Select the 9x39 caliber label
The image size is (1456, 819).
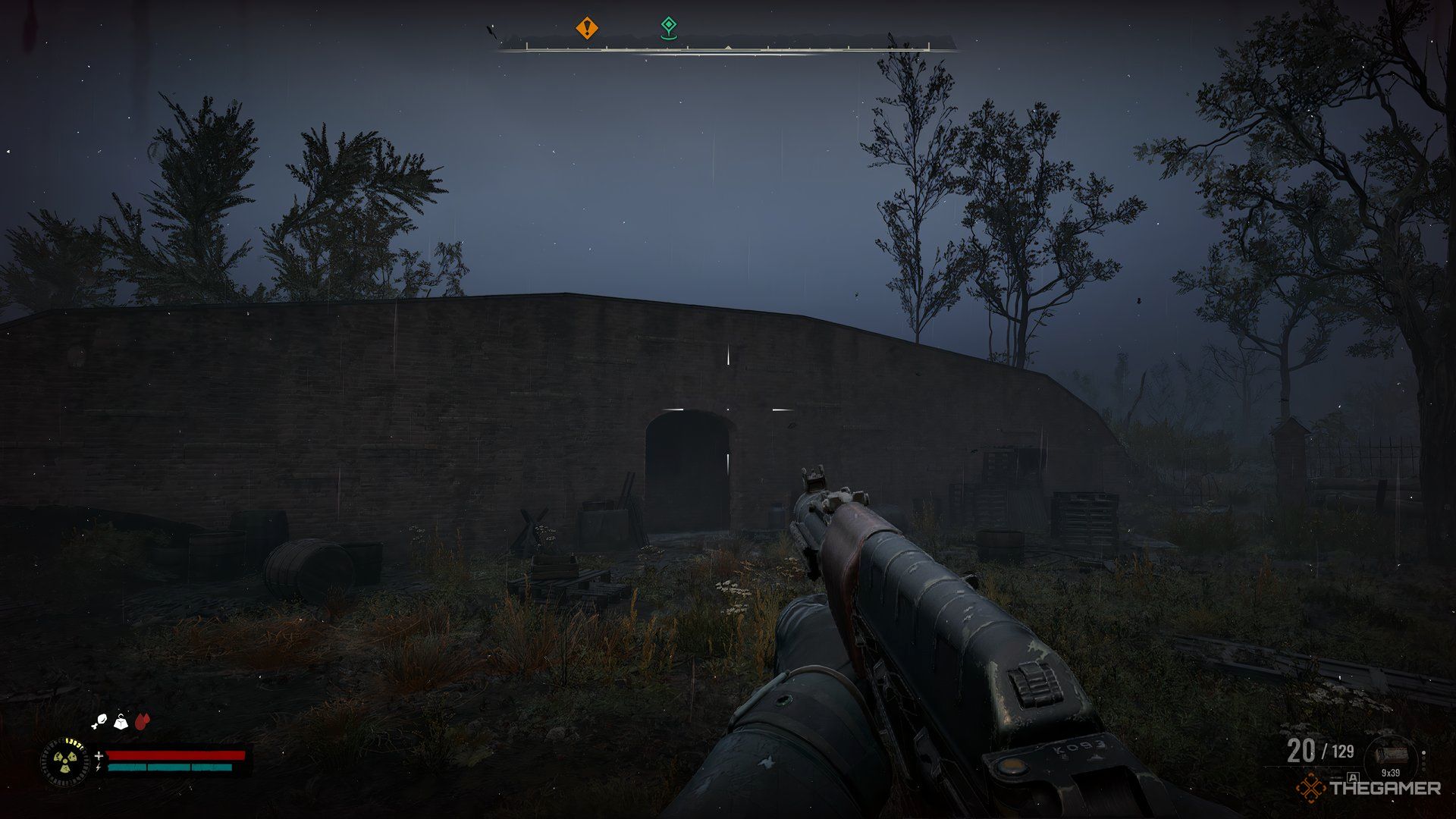coord(1392,772)
